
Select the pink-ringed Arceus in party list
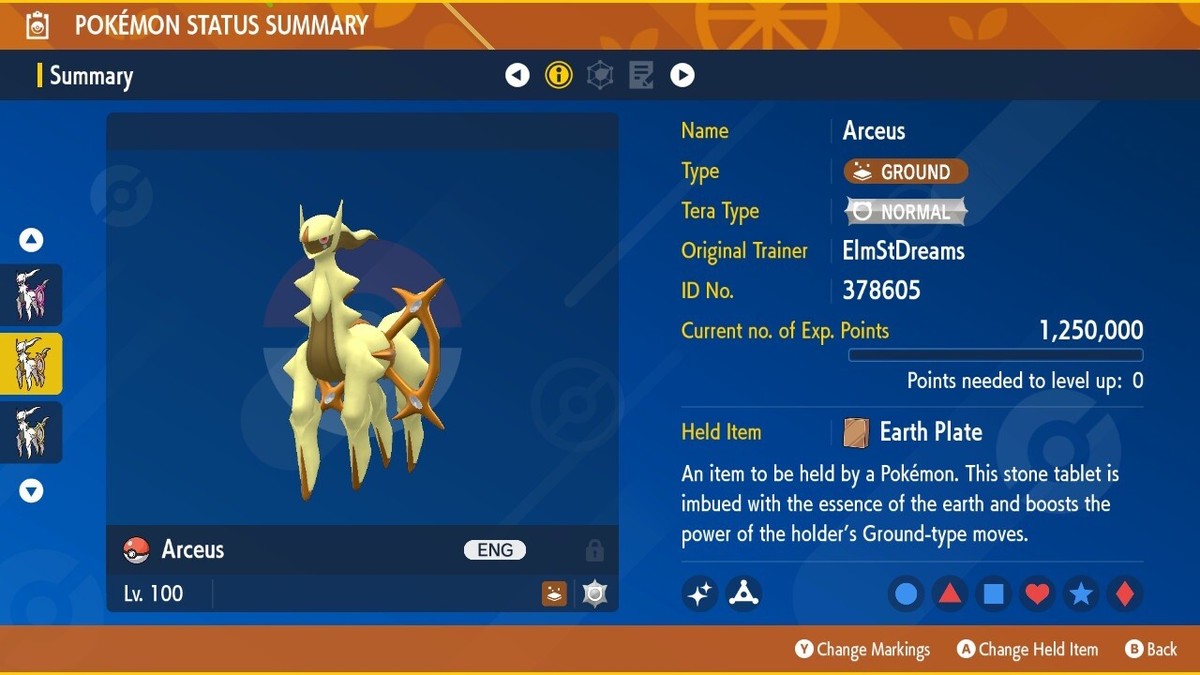pos(31,295)
